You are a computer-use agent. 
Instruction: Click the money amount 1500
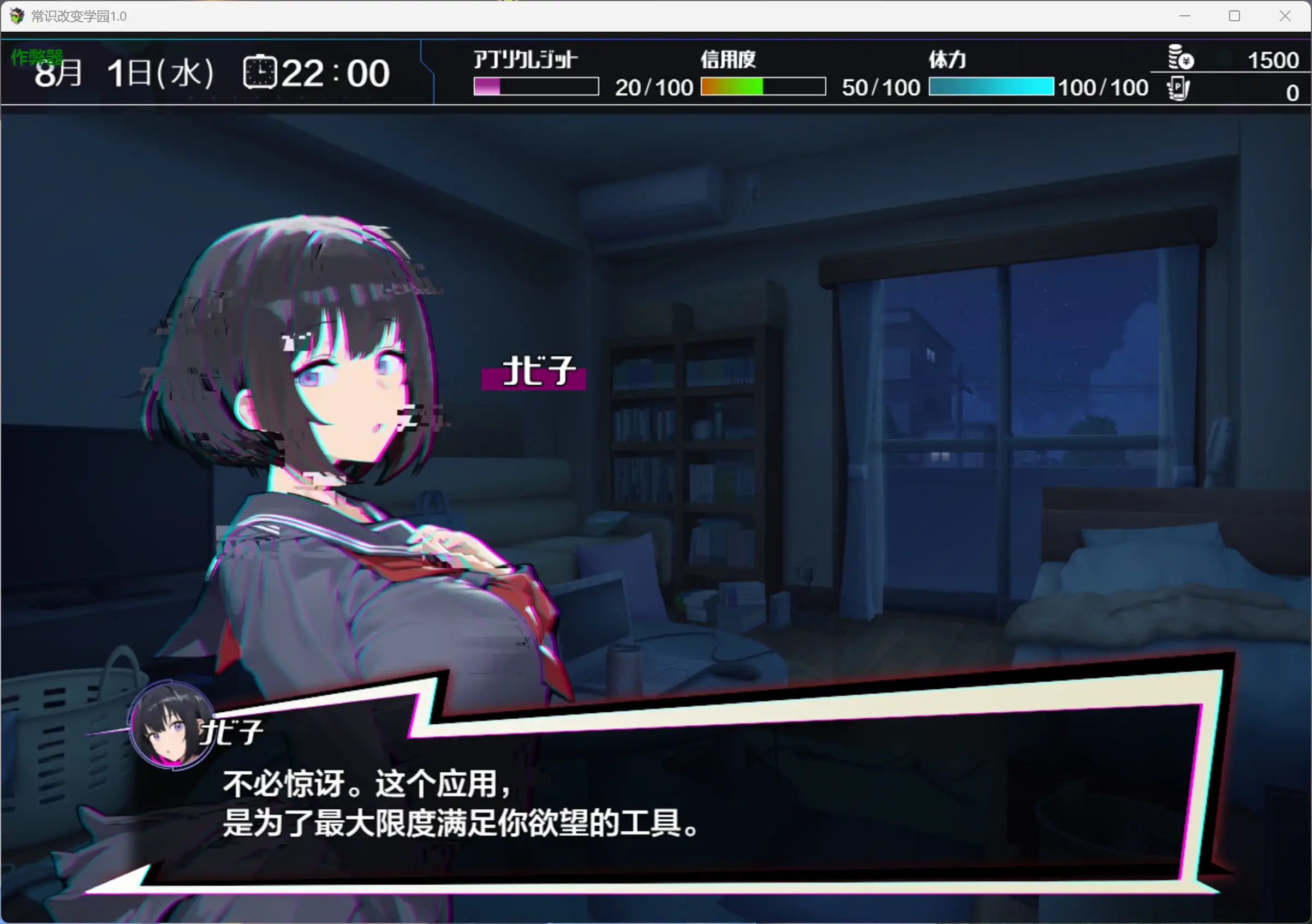point(1272,59)
